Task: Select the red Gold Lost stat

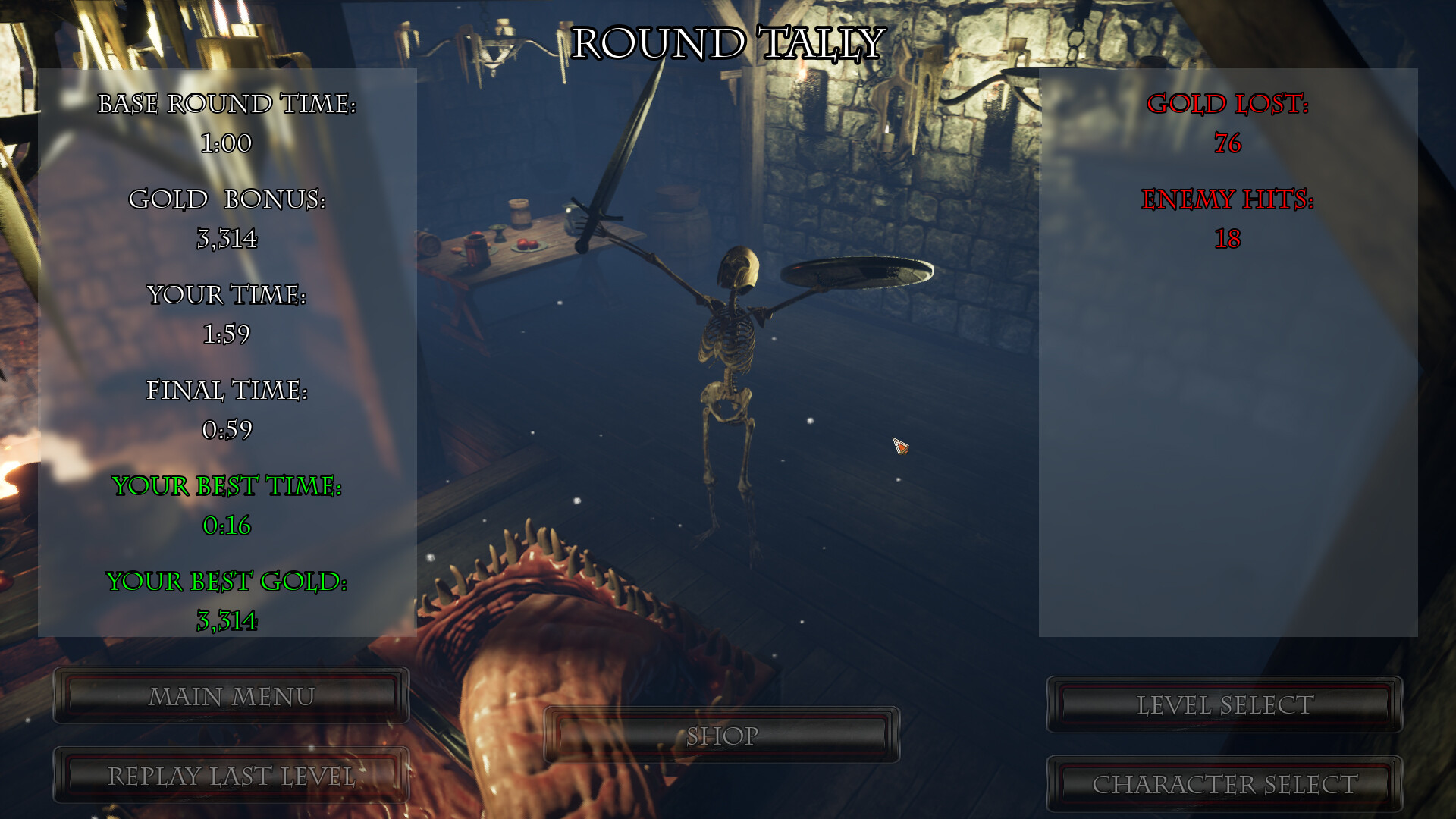Action: coord(1230,105)
